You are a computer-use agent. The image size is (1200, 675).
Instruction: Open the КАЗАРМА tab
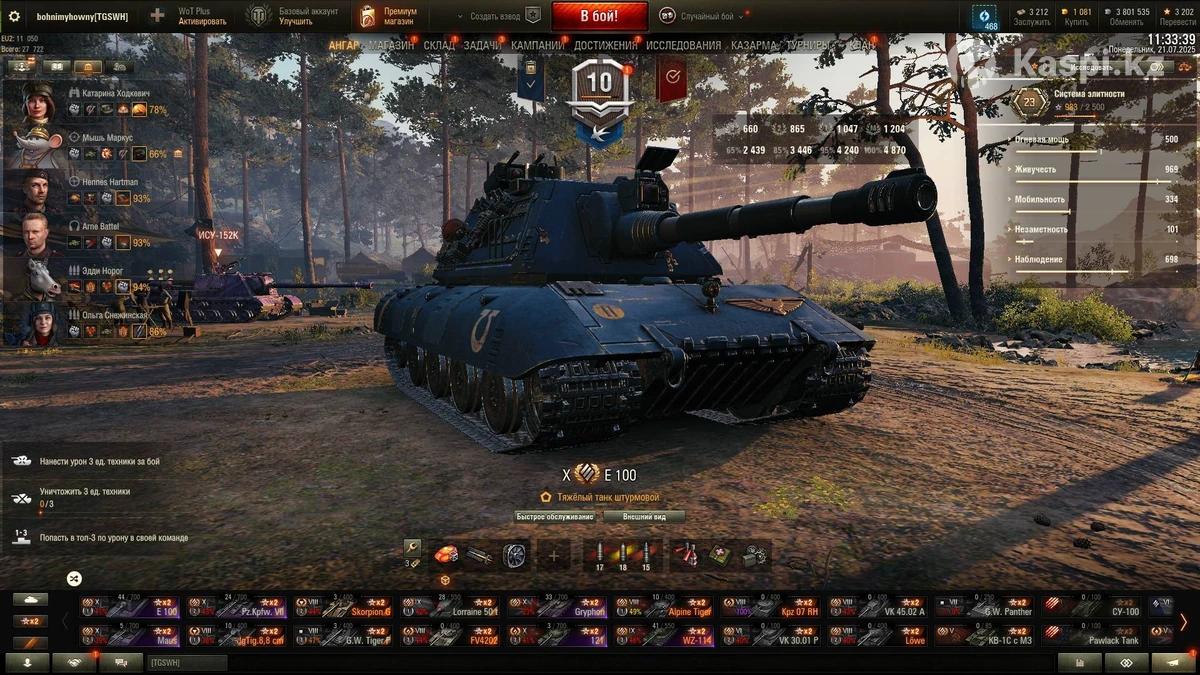755,45
